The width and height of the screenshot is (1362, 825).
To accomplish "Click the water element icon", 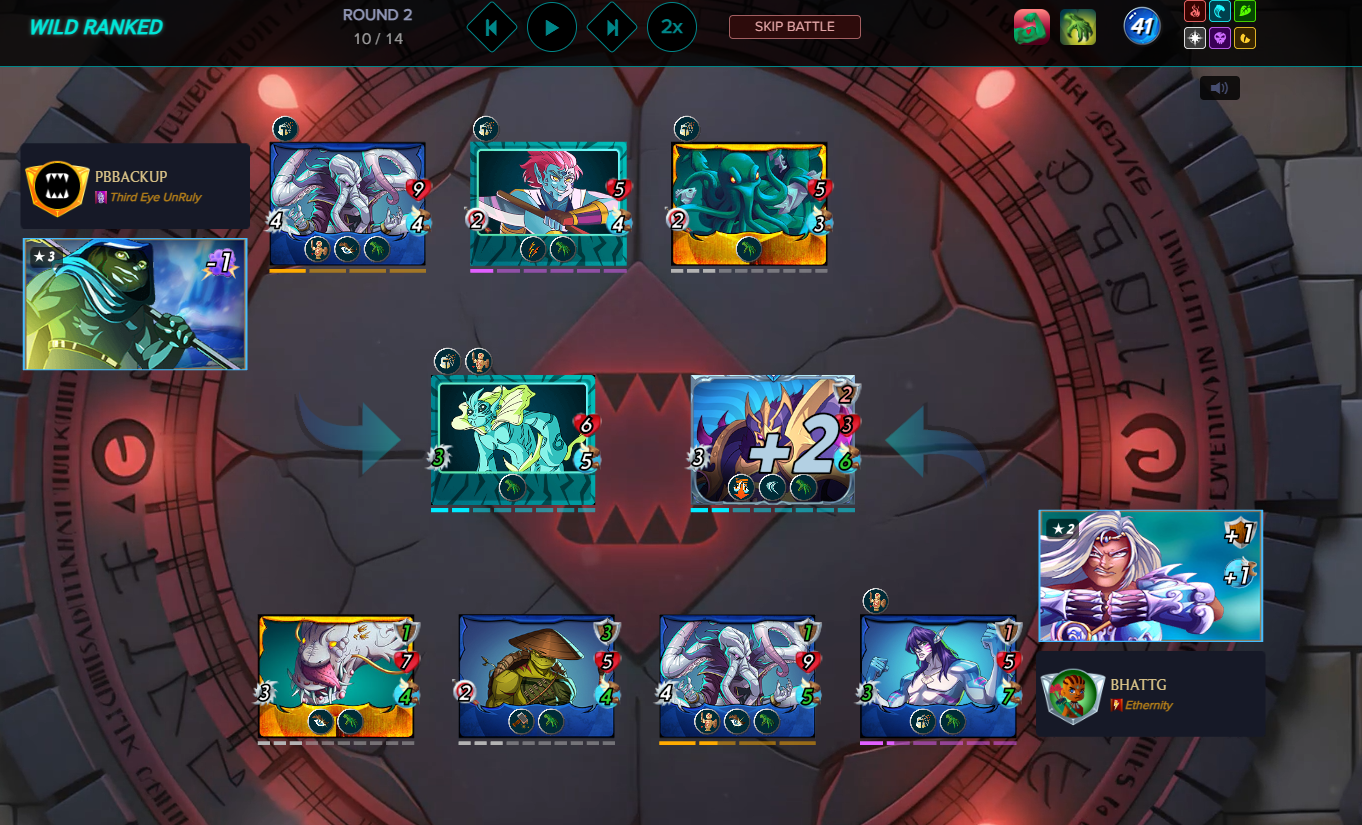I will (x=1219, y=11).
